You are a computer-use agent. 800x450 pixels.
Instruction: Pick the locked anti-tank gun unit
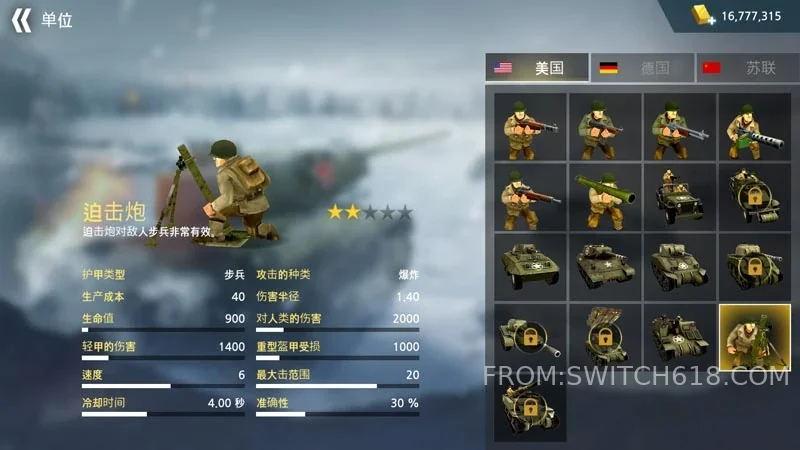point(530,337)
